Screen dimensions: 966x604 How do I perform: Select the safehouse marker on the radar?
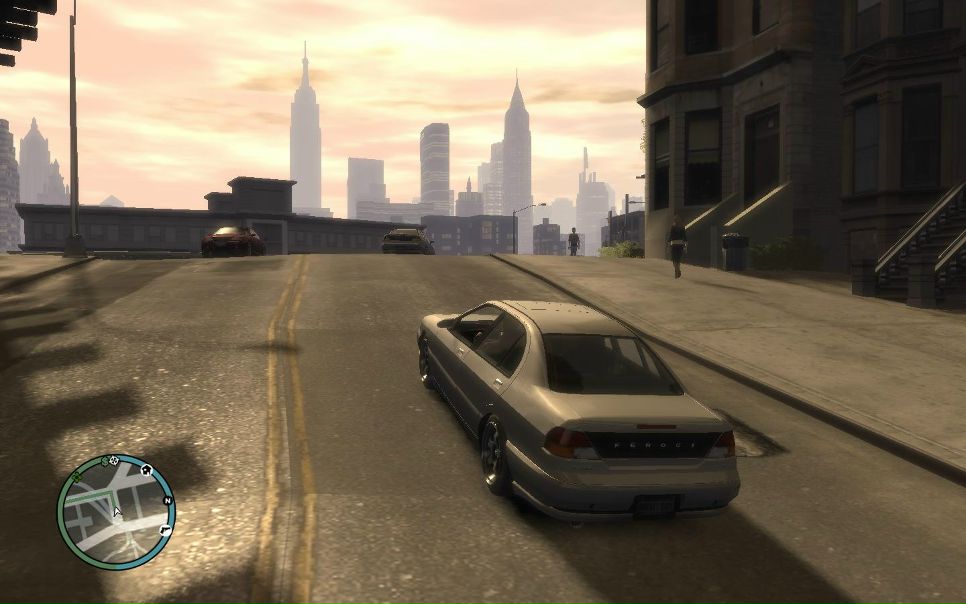pos(146,468)
